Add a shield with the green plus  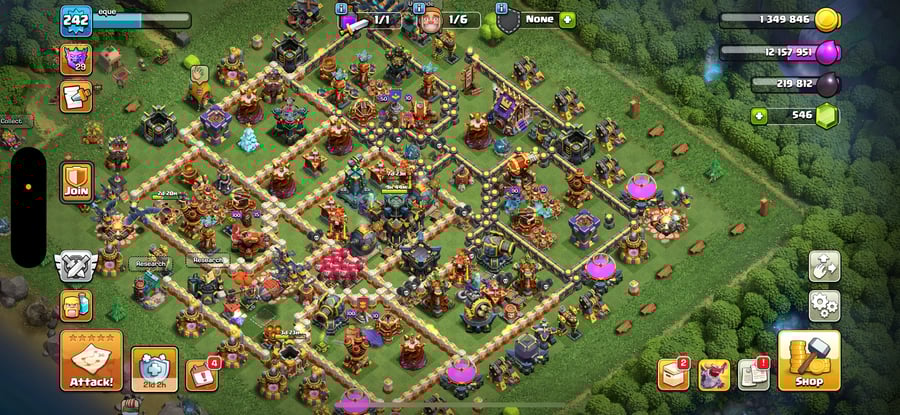point(567,19)
